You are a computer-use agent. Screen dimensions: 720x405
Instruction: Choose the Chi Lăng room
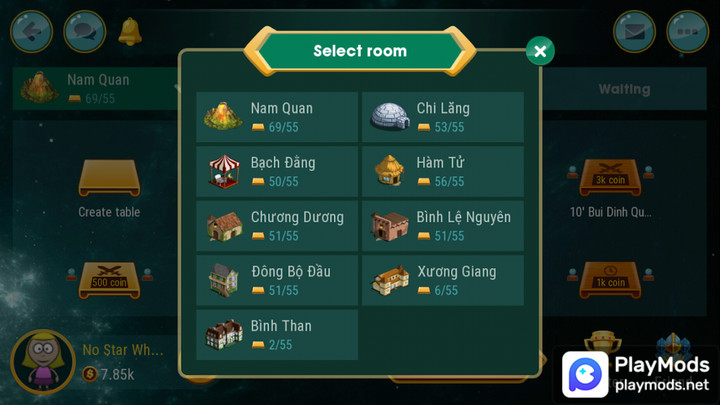[x=442, y=117]
